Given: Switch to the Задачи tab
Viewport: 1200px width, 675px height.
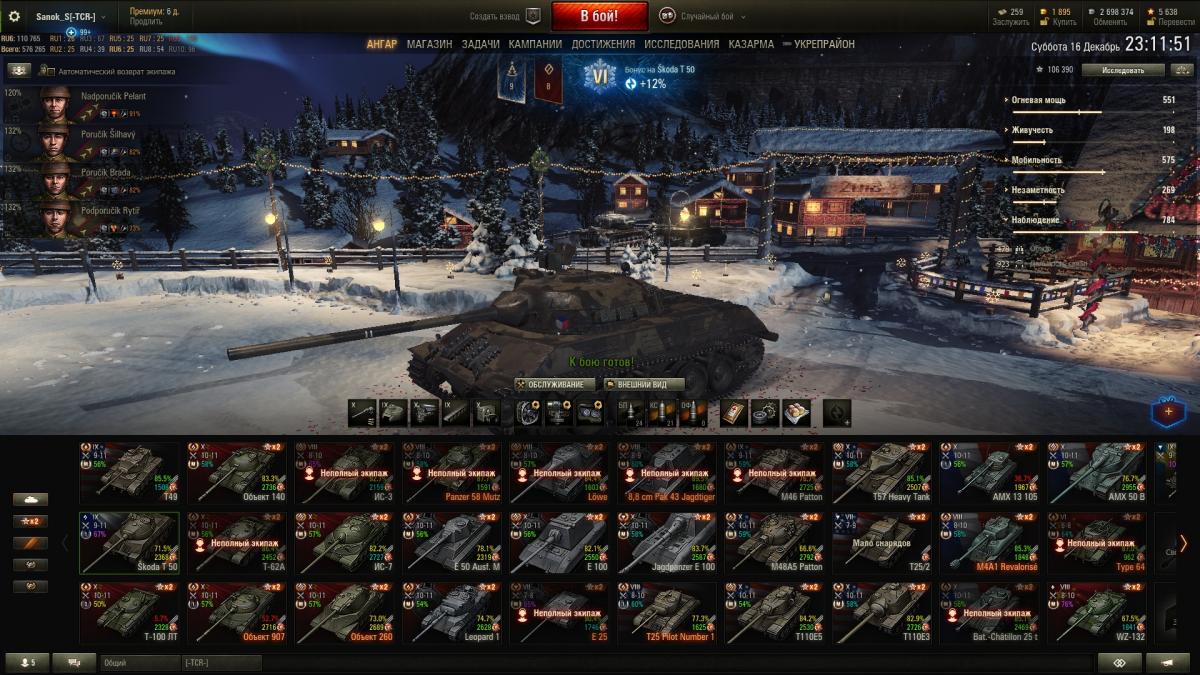Looking at the screenshot, I should tap(481, 44).
